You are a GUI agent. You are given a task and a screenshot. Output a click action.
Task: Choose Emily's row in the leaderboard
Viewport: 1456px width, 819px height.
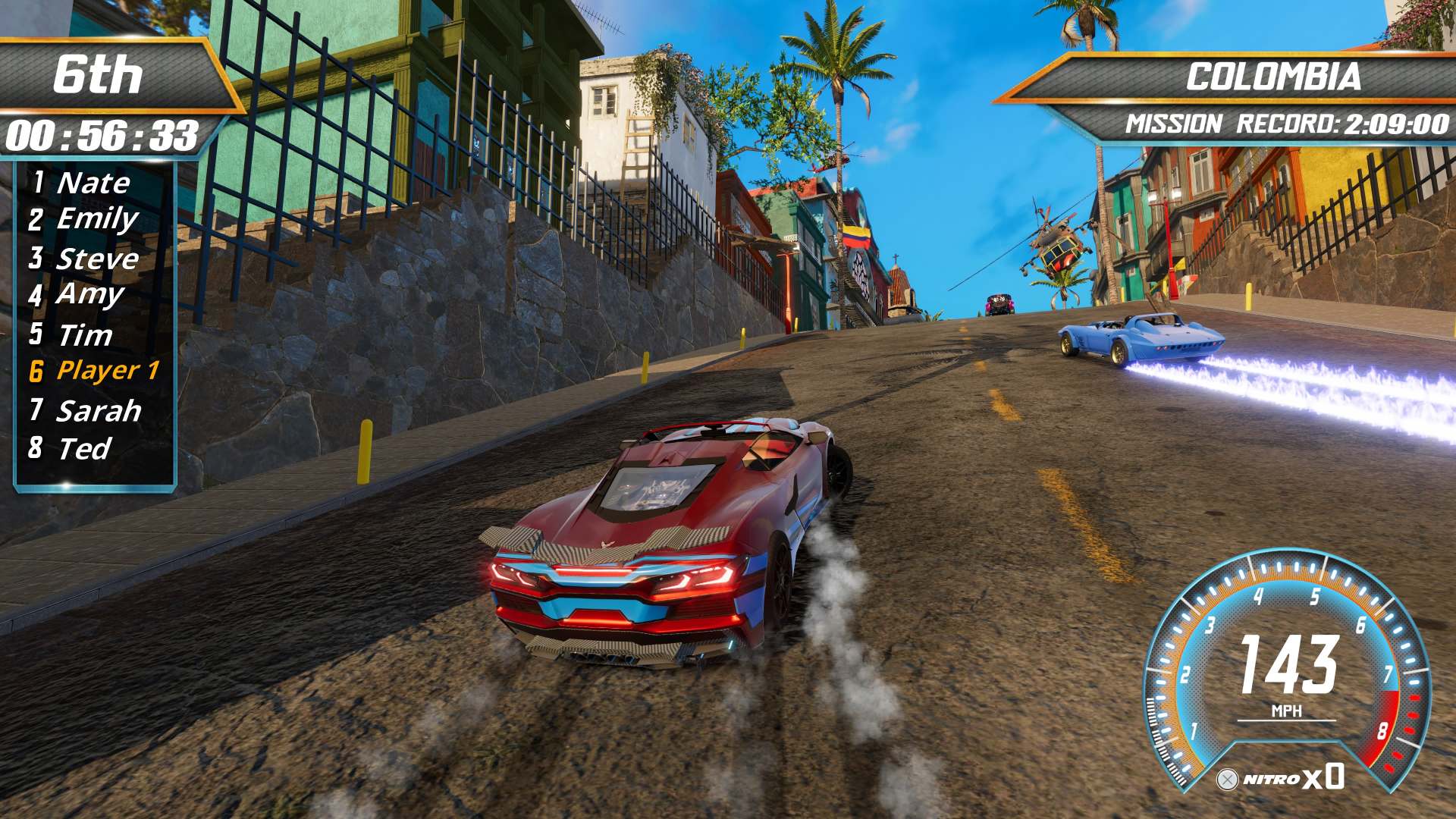97,219
